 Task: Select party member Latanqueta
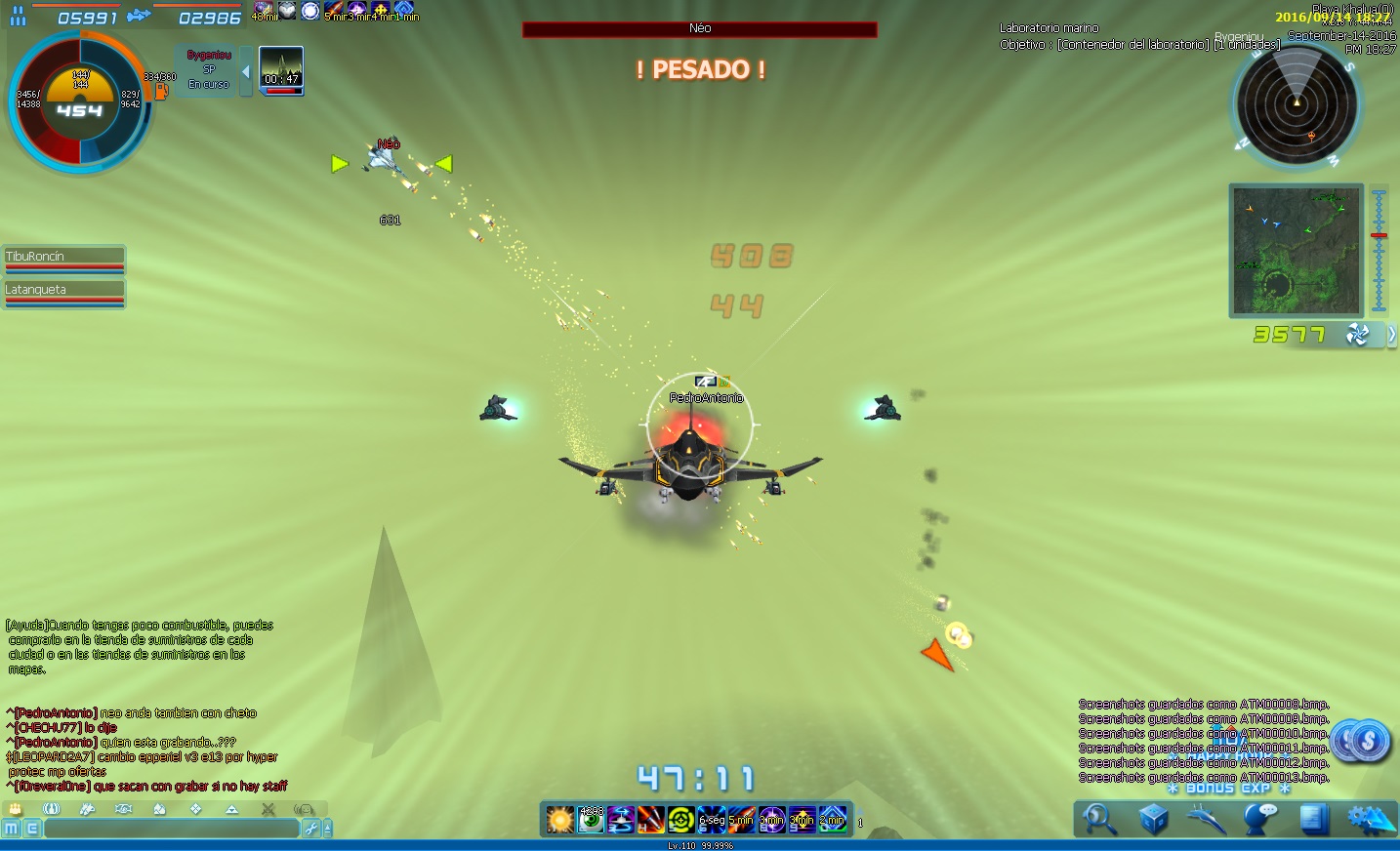tap(64, 291)
